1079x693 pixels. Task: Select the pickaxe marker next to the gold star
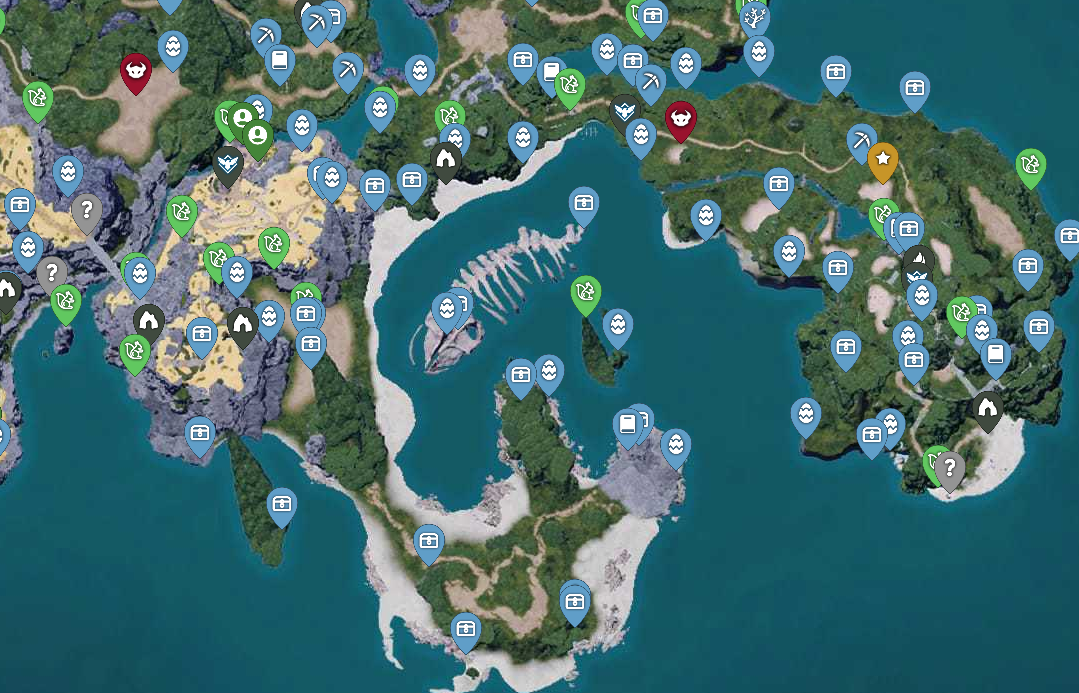pyautogui.click(x=861, y=139)
